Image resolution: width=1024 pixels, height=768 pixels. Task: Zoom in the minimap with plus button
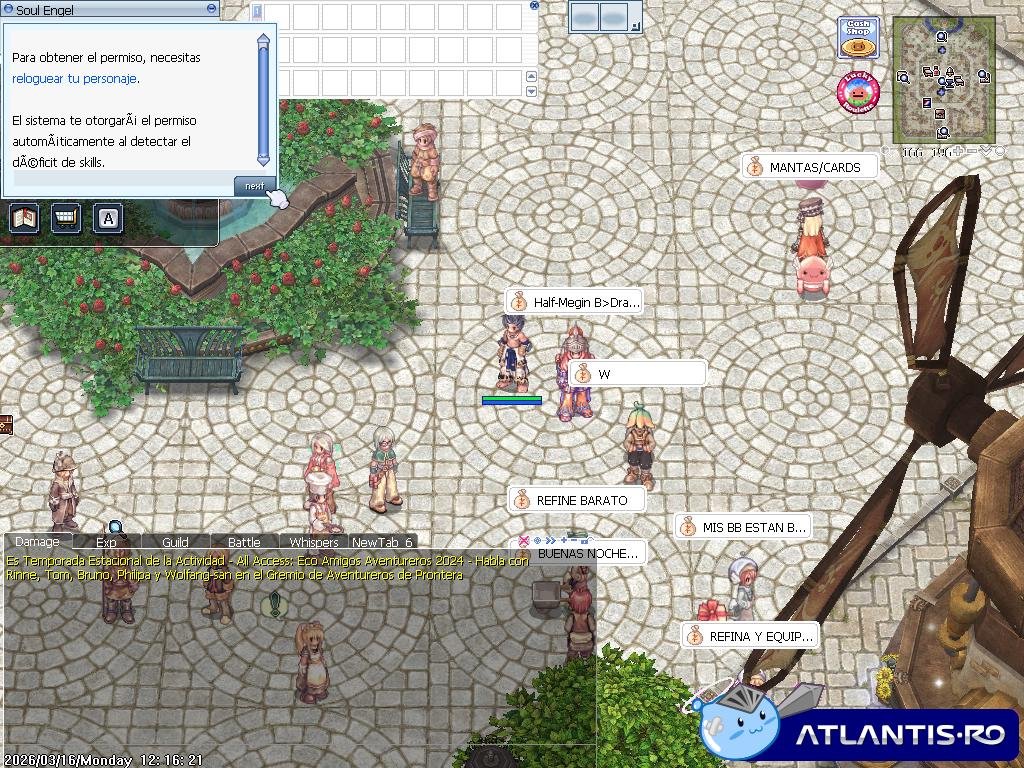(958, 152)
